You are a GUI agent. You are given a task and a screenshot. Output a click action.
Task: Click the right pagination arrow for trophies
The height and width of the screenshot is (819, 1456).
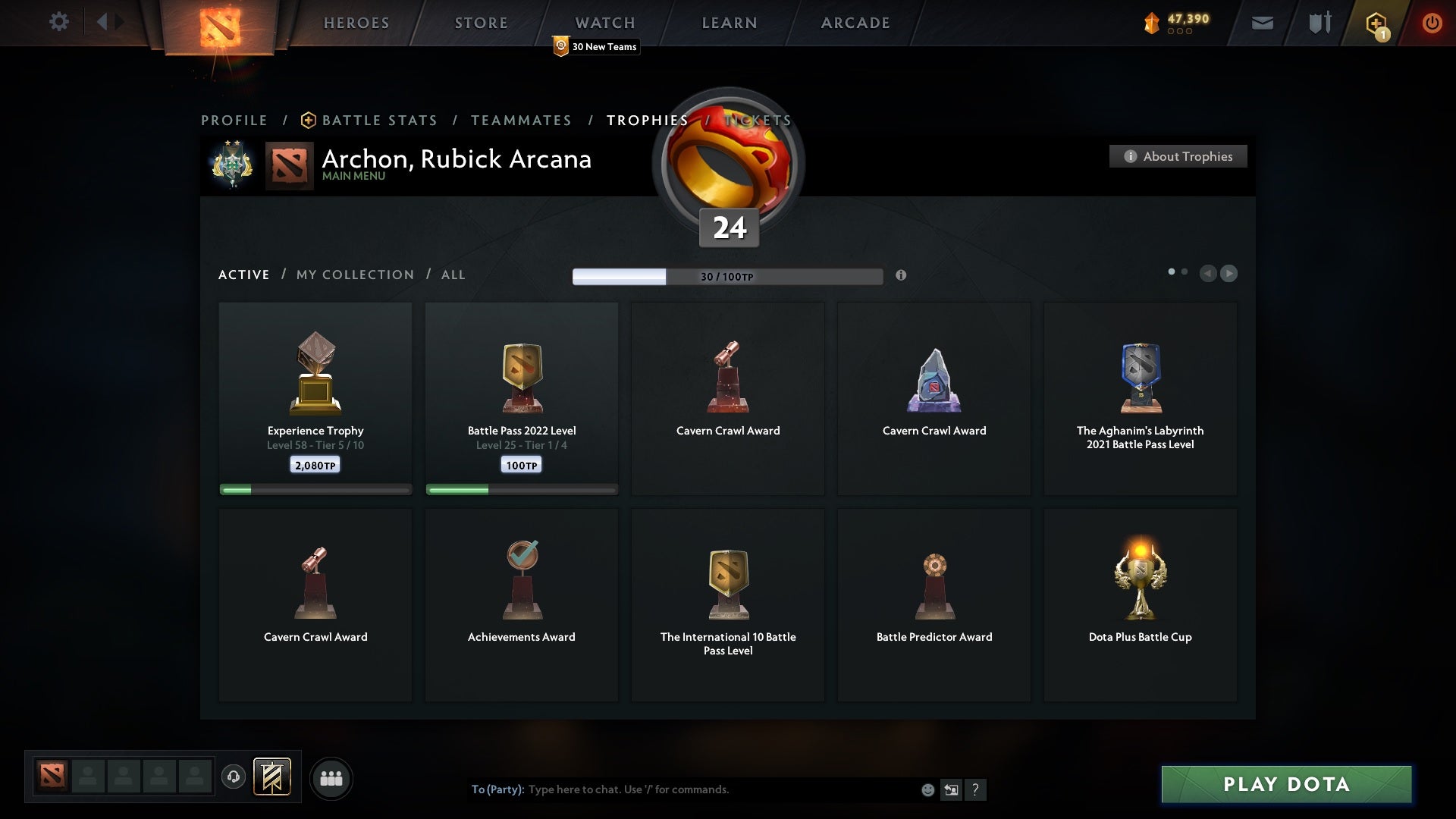point(1228,274)
